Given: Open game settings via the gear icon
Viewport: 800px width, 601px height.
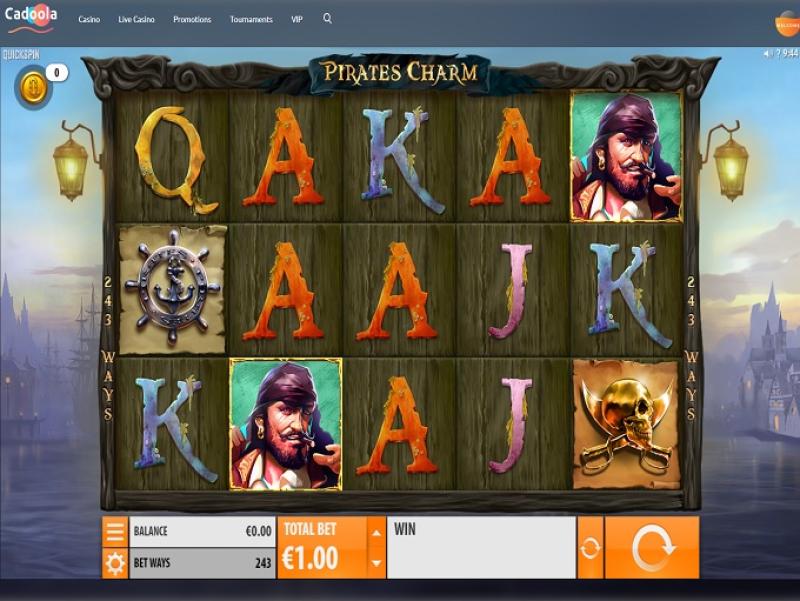Looking at the screenshot, I should (115, 563).
